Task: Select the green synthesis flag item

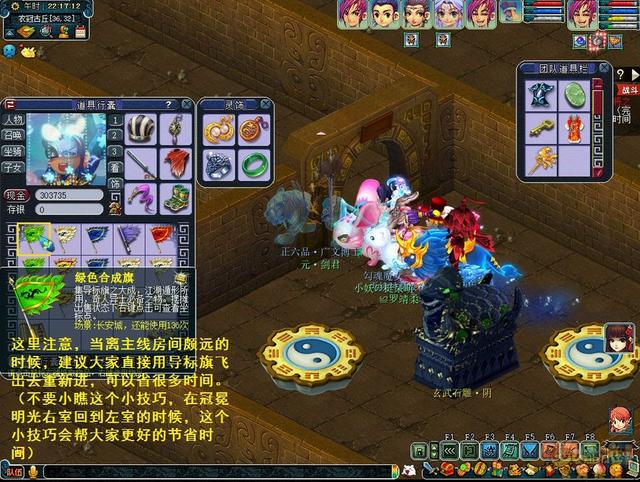Action: (34, 238)
